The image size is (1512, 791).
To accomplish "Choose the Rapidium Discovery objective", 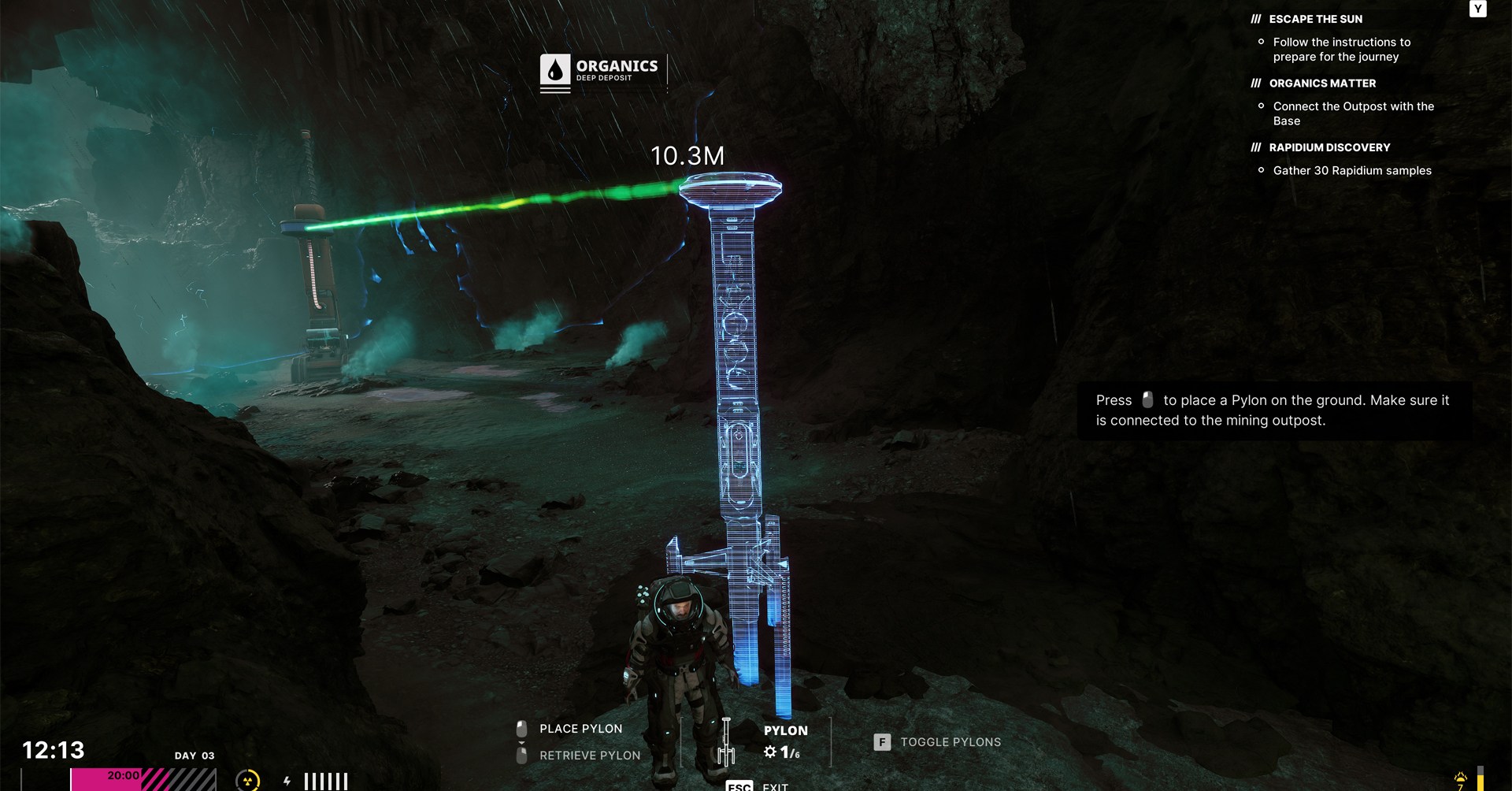I will (1329, 147).
